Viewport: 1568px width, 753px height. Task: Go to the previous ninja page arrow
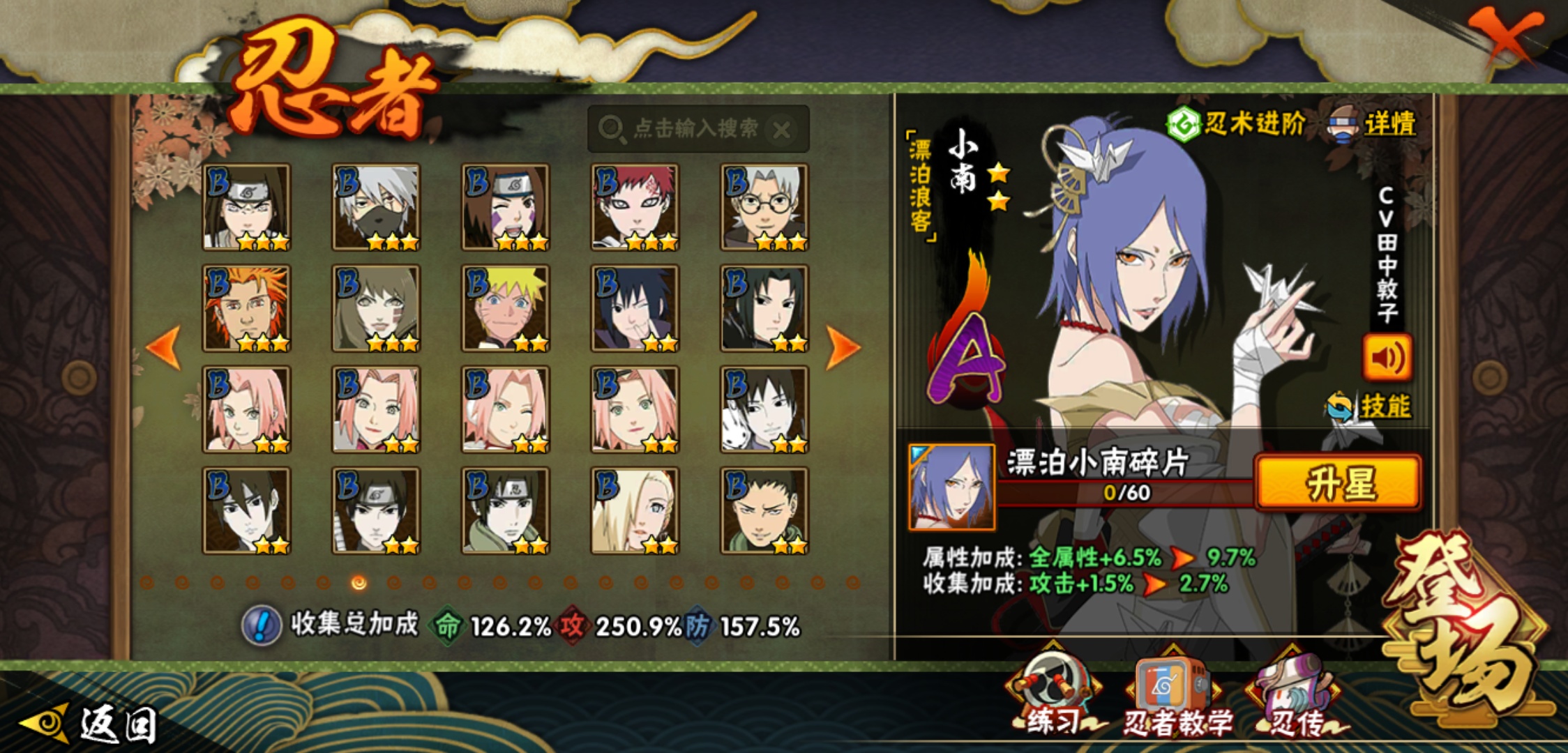tap(165, 347)
